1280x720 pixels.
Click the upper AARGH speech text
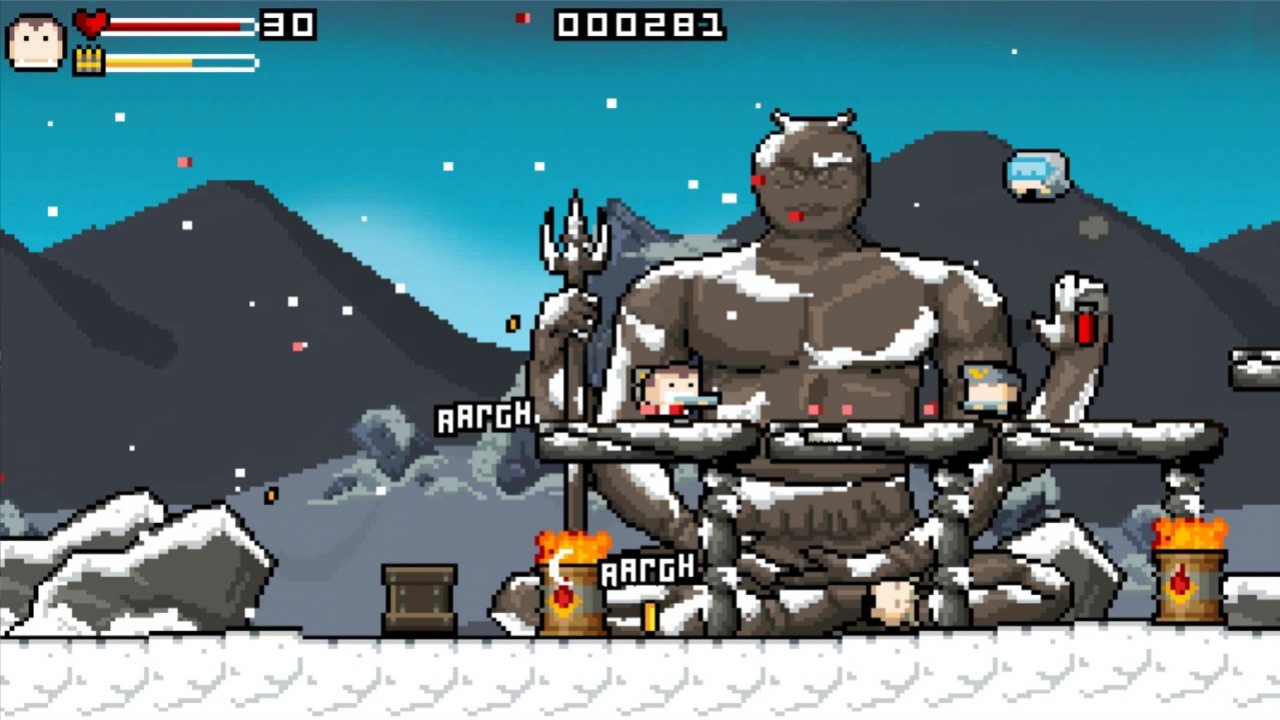tap(484, 417)
